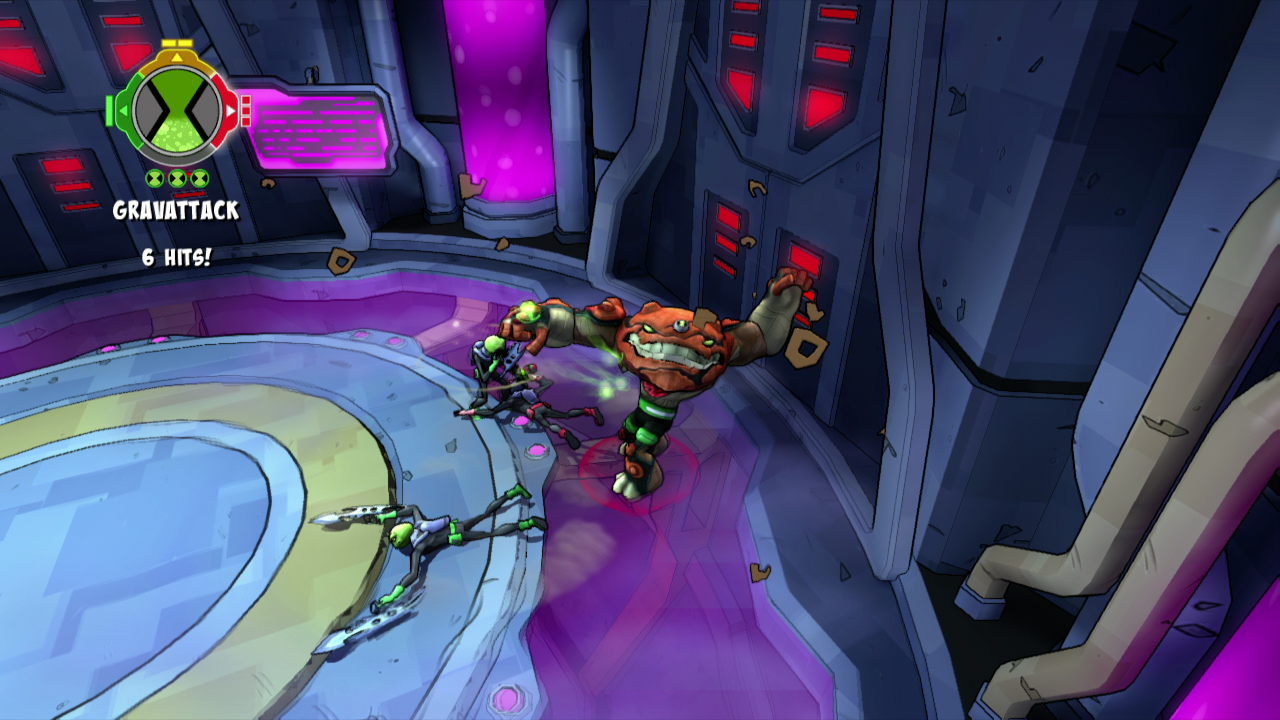
Task: Open the dial using the white right arrow
Action: 229,110
